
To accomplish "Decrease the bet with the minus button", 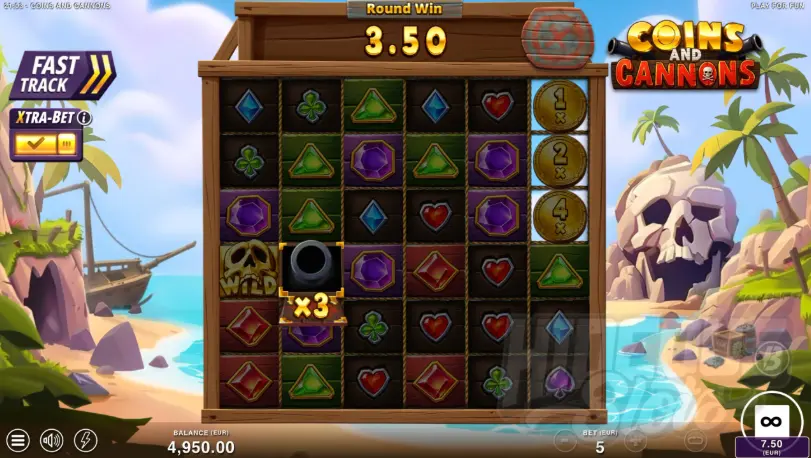I will coord(562,440).
